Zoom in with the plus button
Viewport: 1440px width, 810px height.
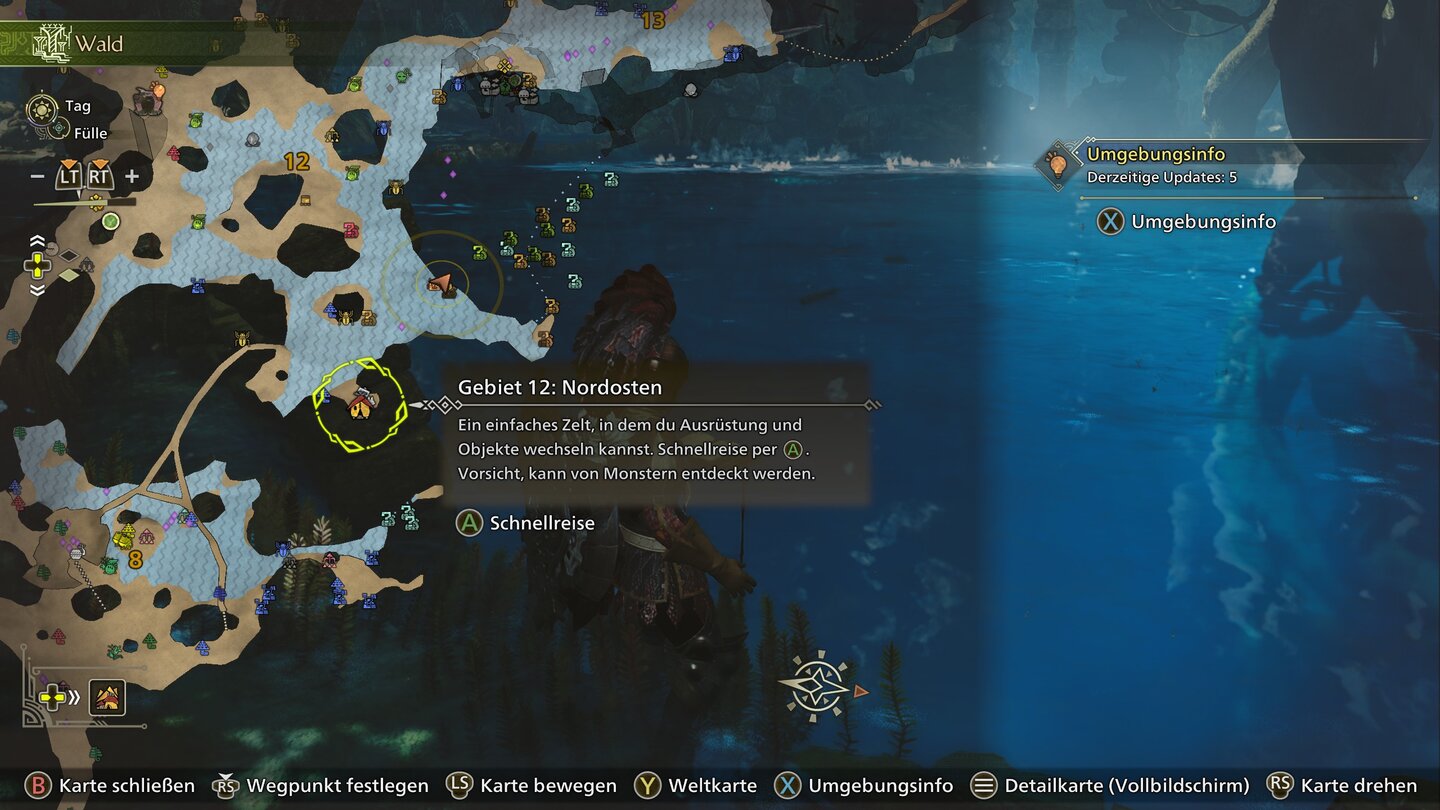[x=131, y=177]
